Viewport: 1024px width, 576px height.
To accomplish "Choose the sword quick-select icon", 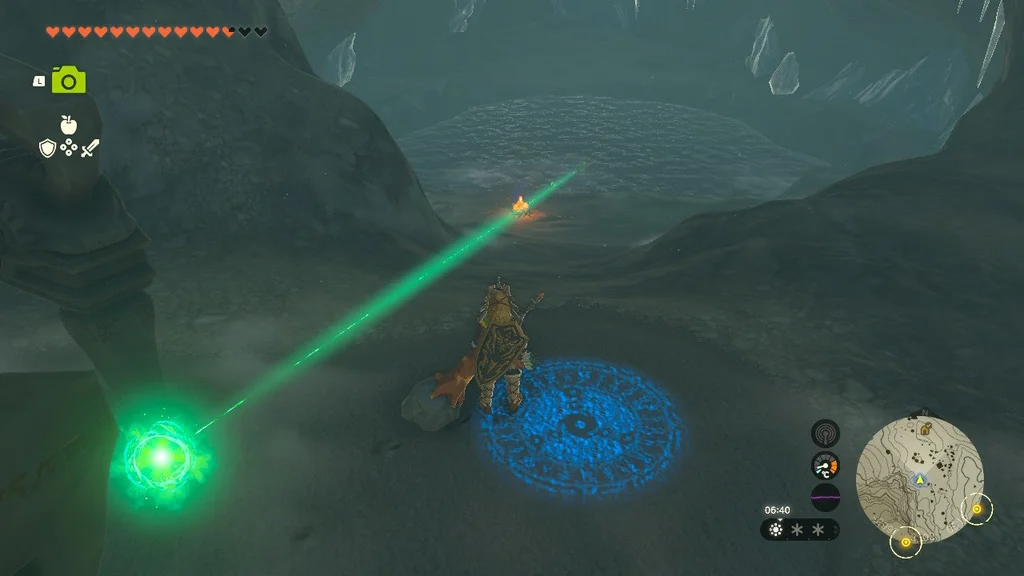I will [91, 148].
